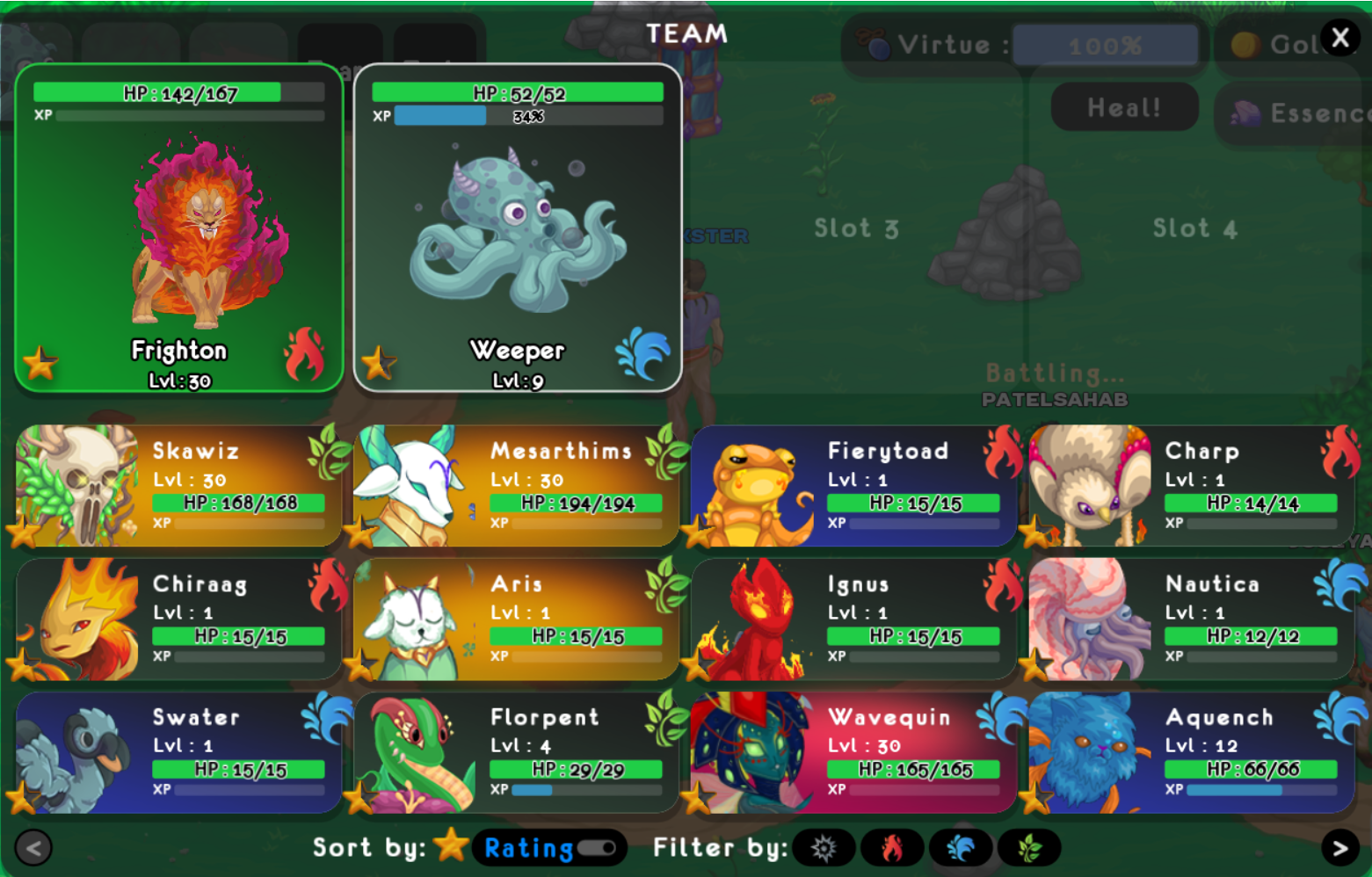This screenshot has height=877, width=1372.
Task: Filter creatures by the fire element icon
Action: [x=894, y=848]
